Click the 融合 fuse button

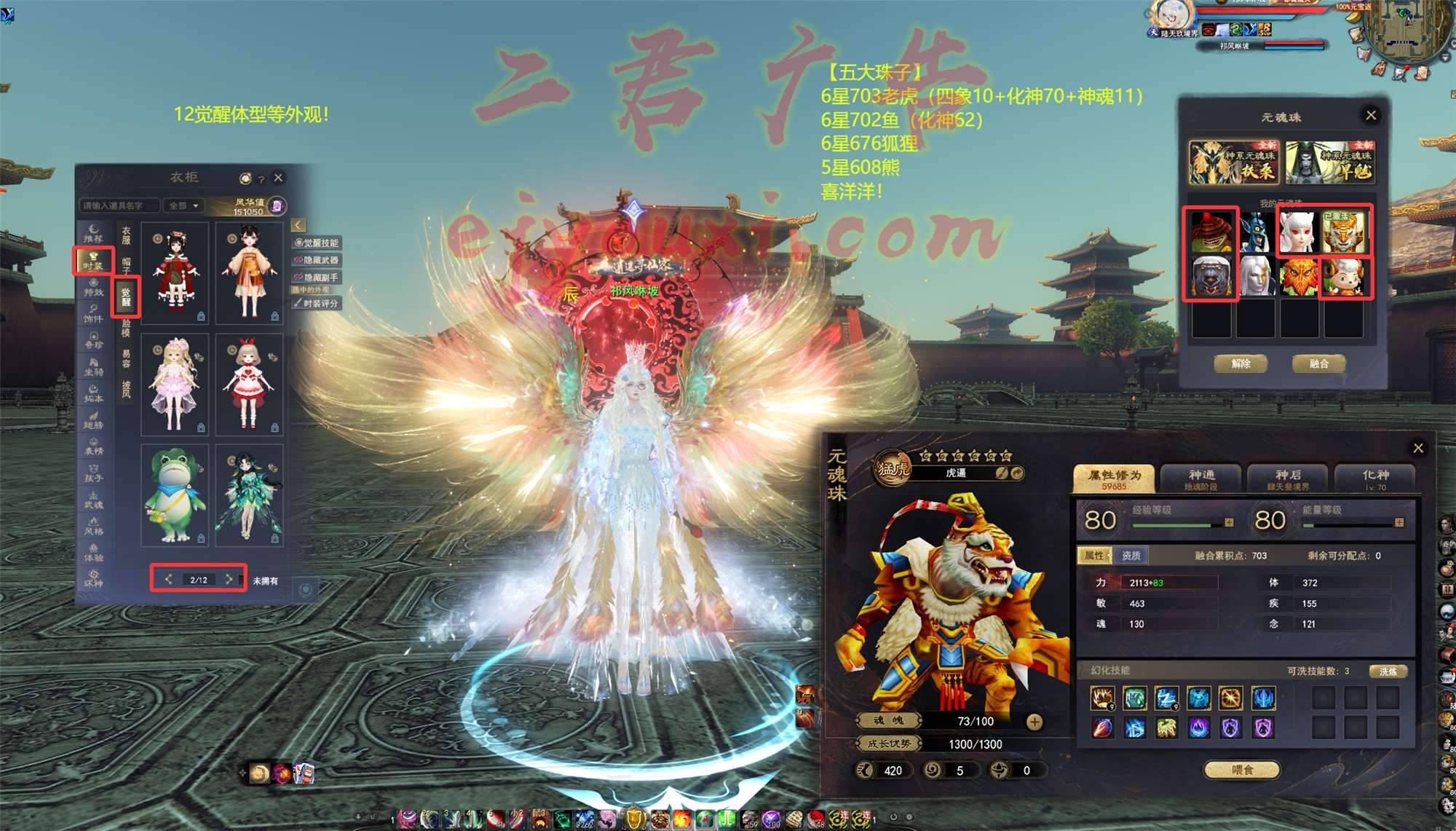pyautogui.click(x=1318, y=363)
